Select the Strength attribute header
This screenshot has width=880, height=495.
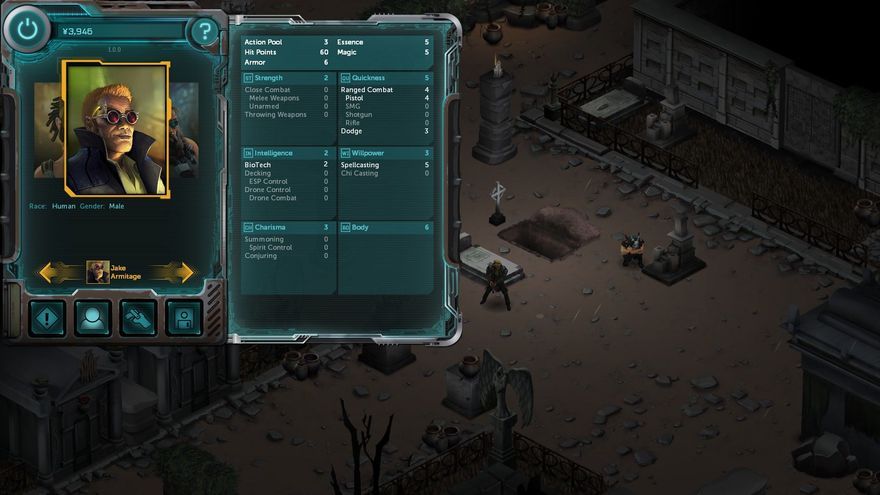click(287, 77)
